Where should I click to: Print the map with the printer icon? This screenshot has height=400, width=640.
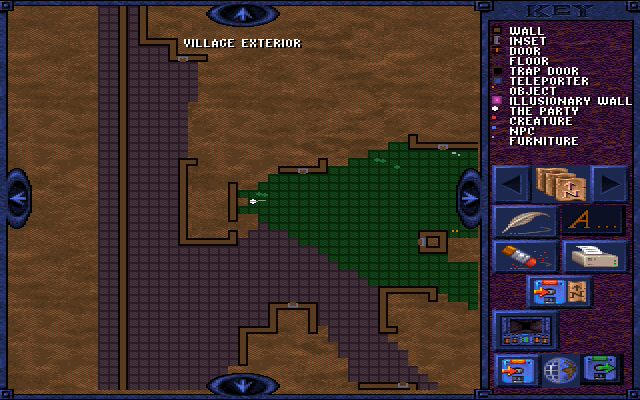(x=594, y=256)
